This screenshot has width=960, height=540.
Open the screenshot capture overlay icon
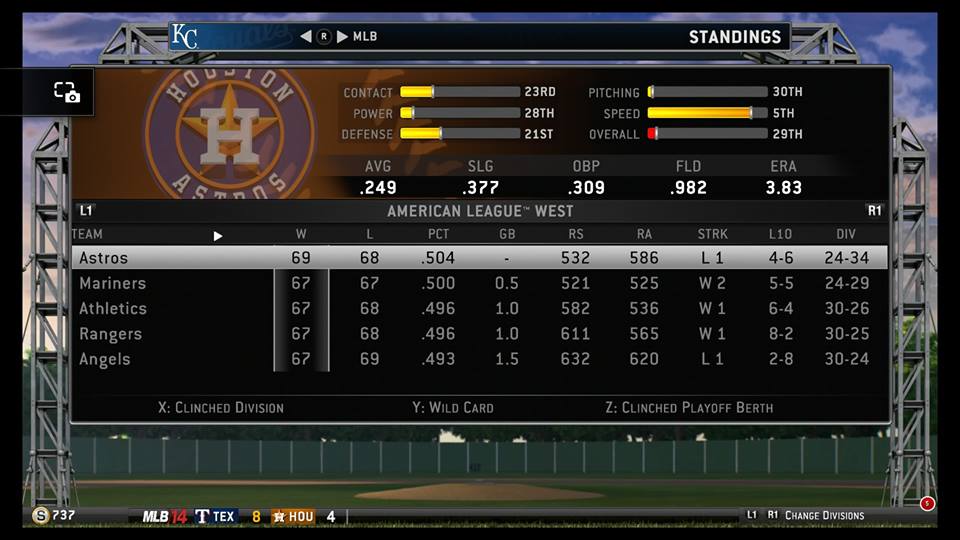coord(67,92)
